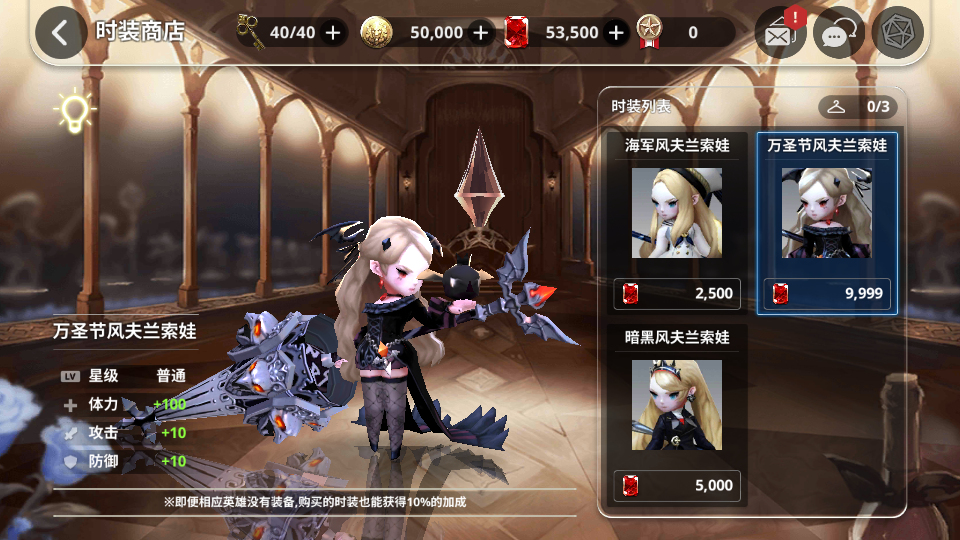This screenshot has width=960, height=540.
Task: Open the polyhedron menu icon
Action: [x=897, y=33]
